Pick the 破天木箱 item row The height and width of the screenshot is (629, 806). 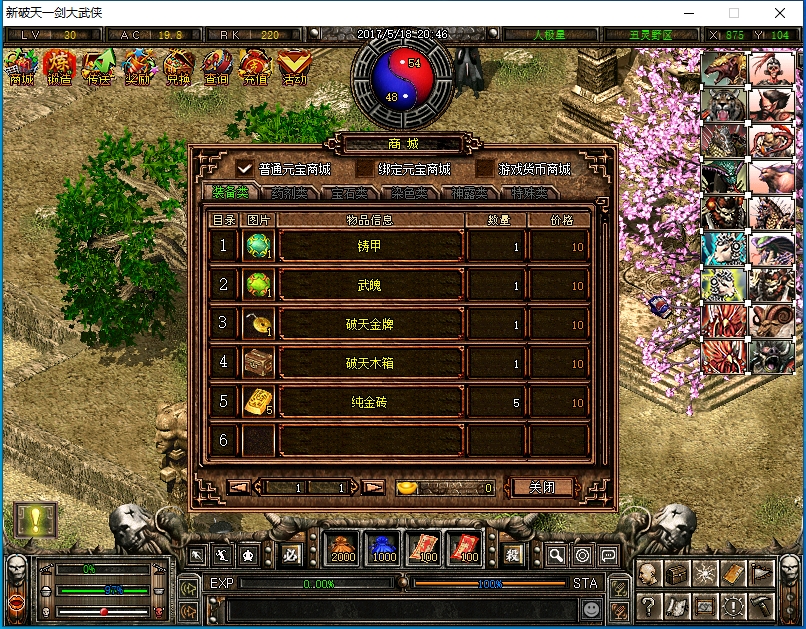(x=371, y=363)
